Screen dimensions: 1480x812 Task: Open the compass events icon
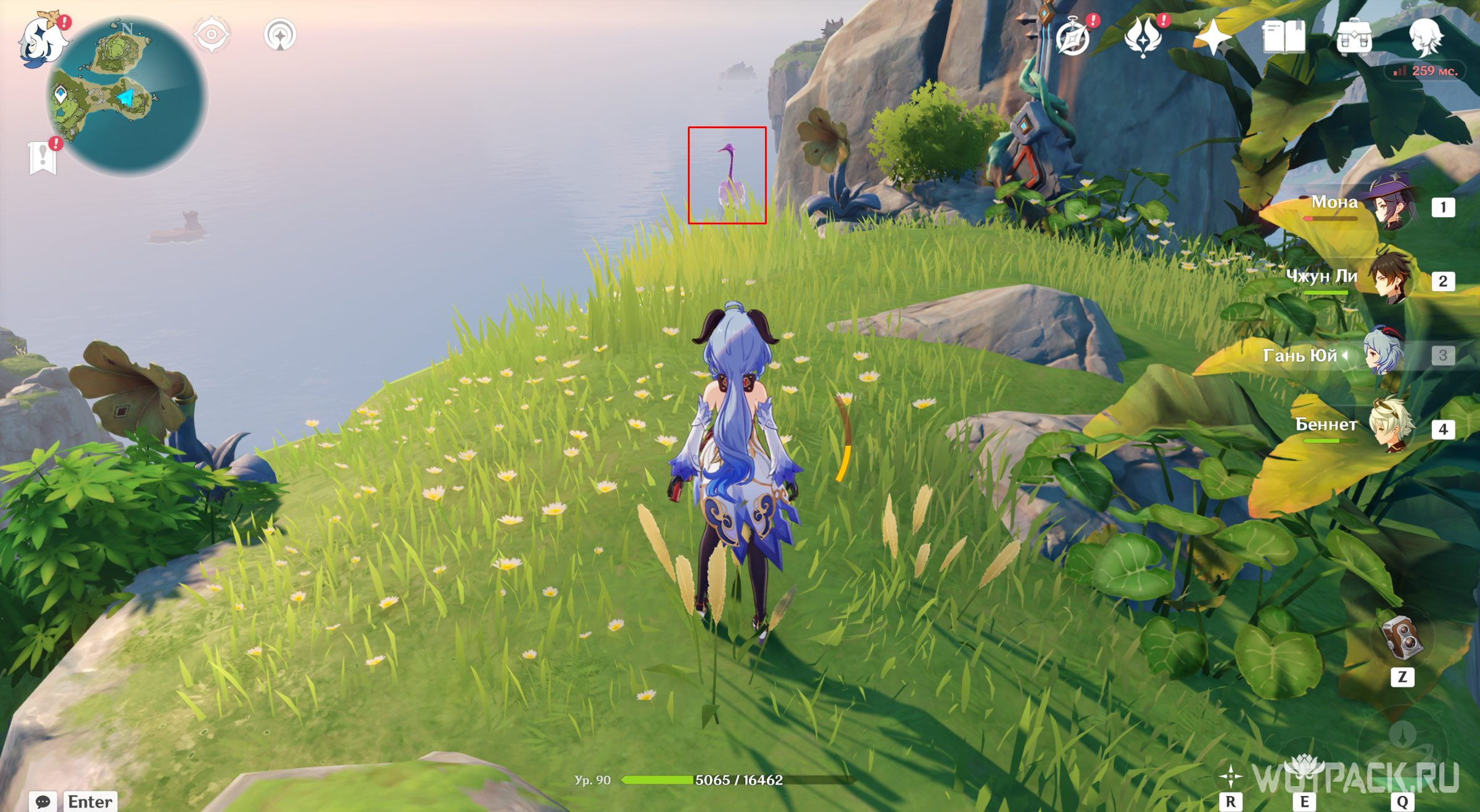[1073, 38]
